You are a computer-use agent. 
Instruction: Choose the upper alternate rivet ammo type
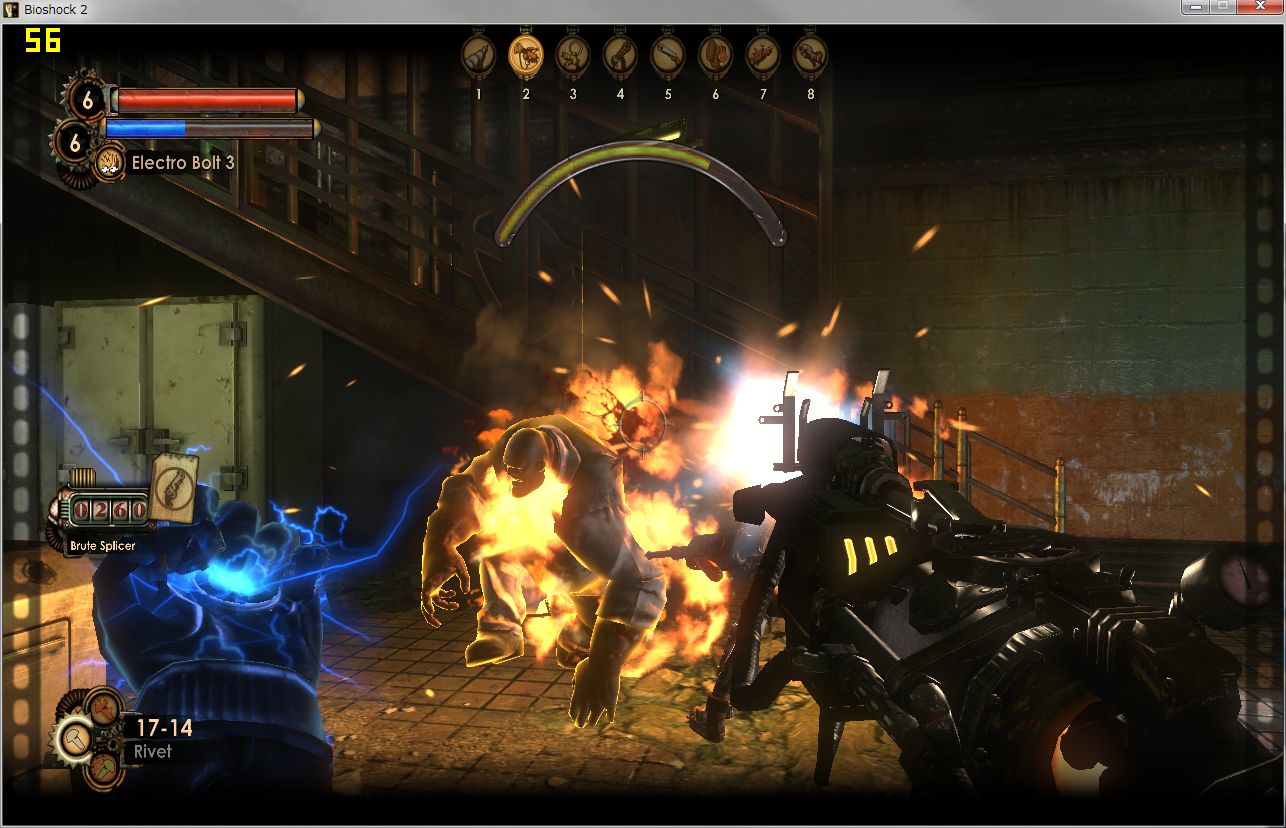click(x=104, y=708)
